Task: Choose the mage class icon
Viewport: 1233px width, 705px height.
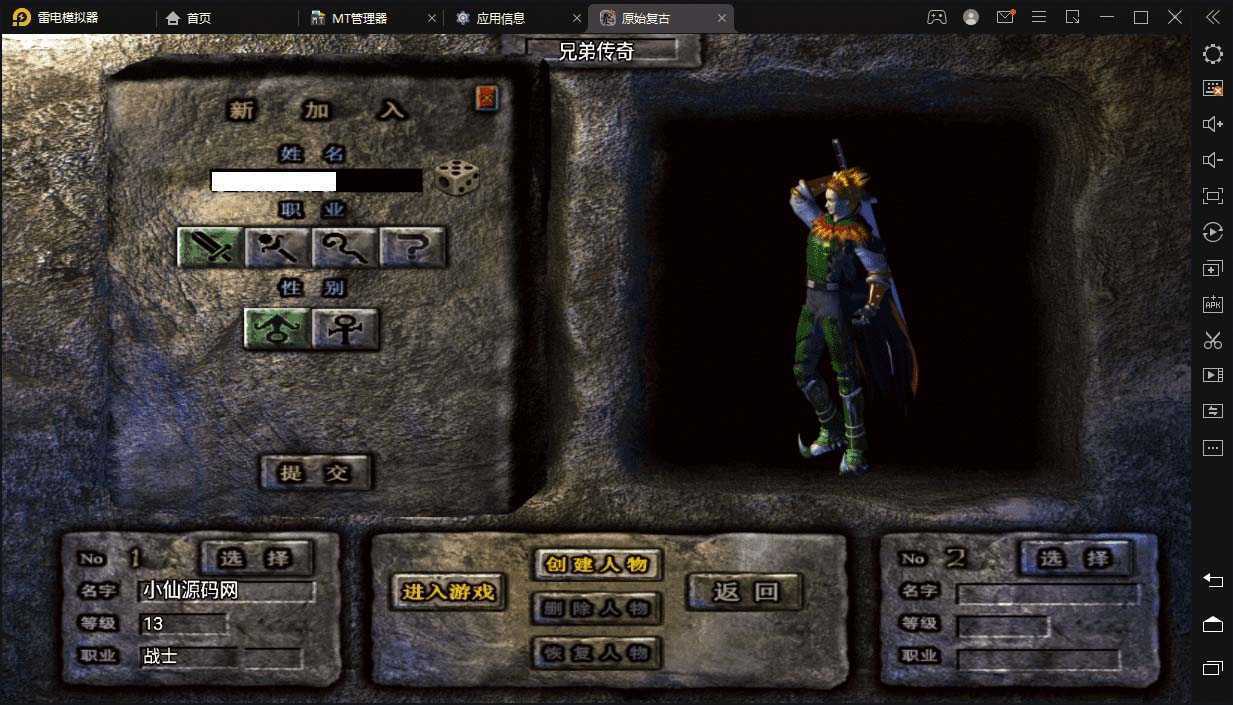Action: tap(278, 246)
